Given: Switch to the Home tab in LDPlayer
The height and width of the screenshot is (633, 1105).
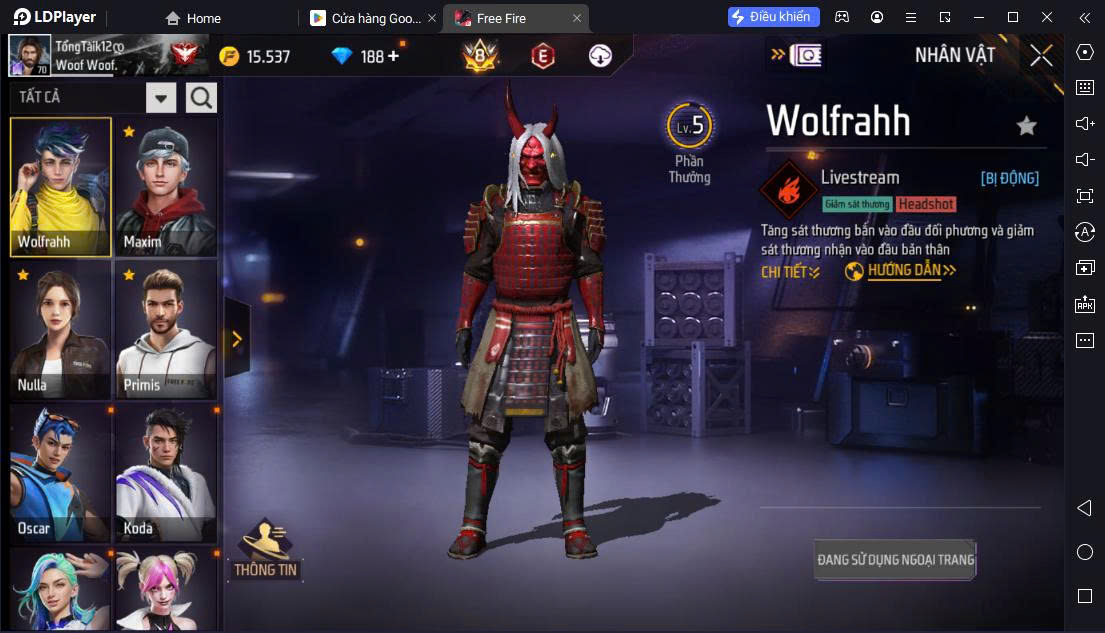Looking at the screenshot, I should pos(193,18).
